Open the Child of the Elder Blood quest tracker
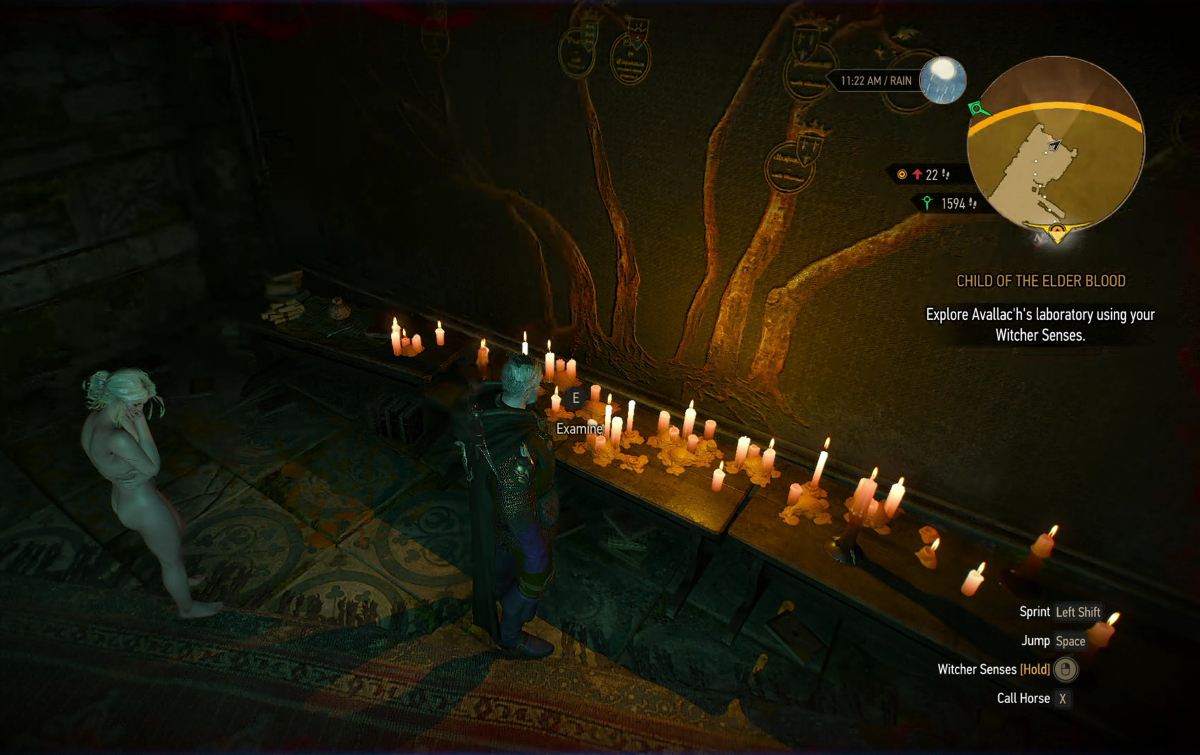 [1042, 281]
